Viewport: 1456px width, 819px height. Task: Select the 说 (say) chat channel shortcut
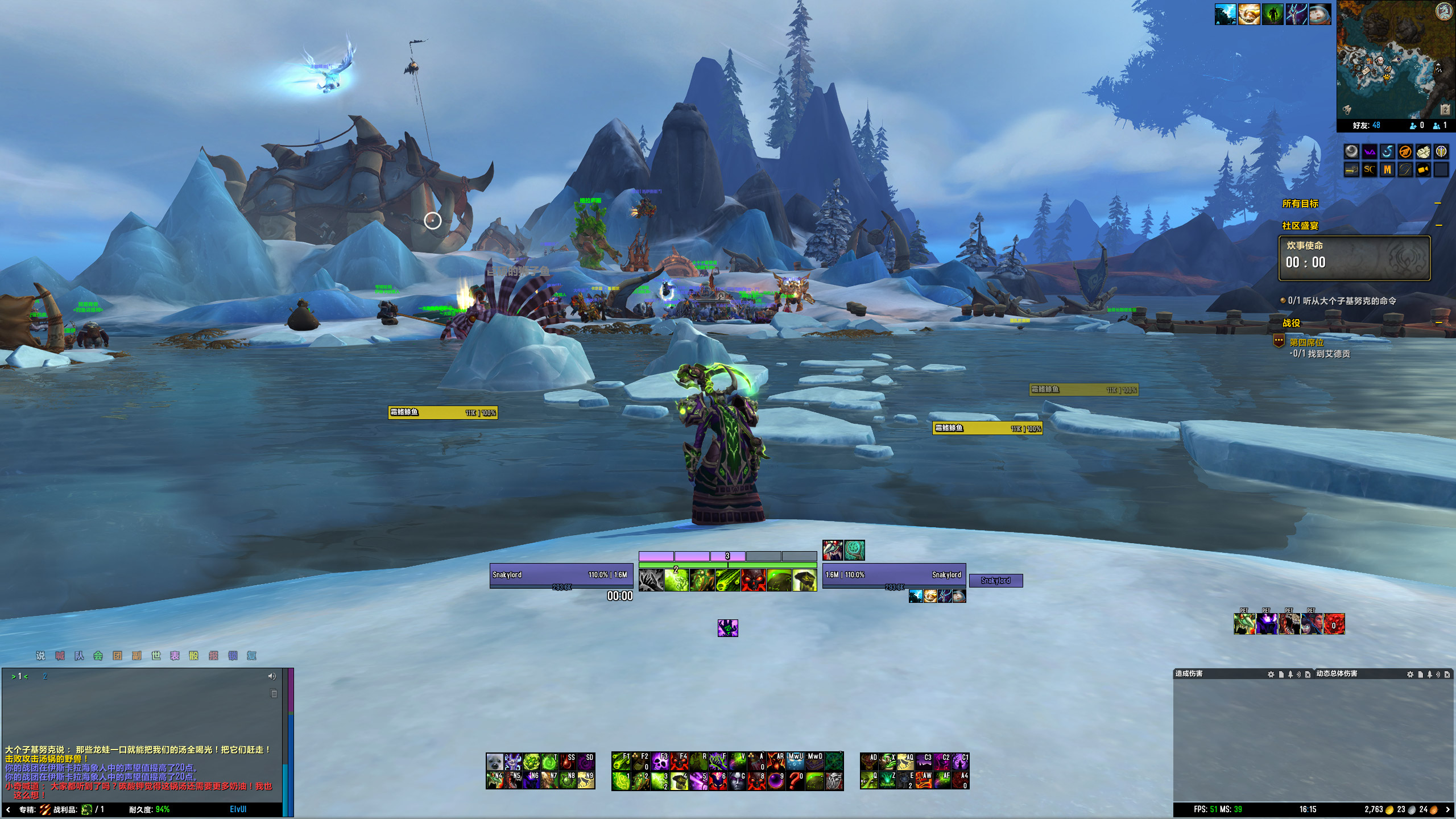pyautogui.click(x=40, y=656)
